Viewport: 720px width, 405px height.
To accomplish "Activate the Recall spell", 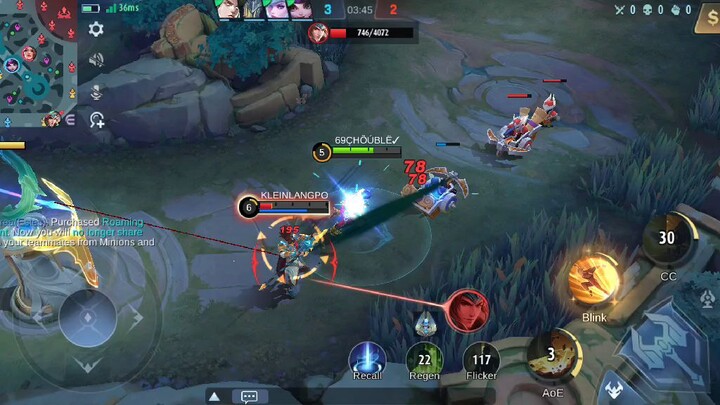I will coord(367,360).
